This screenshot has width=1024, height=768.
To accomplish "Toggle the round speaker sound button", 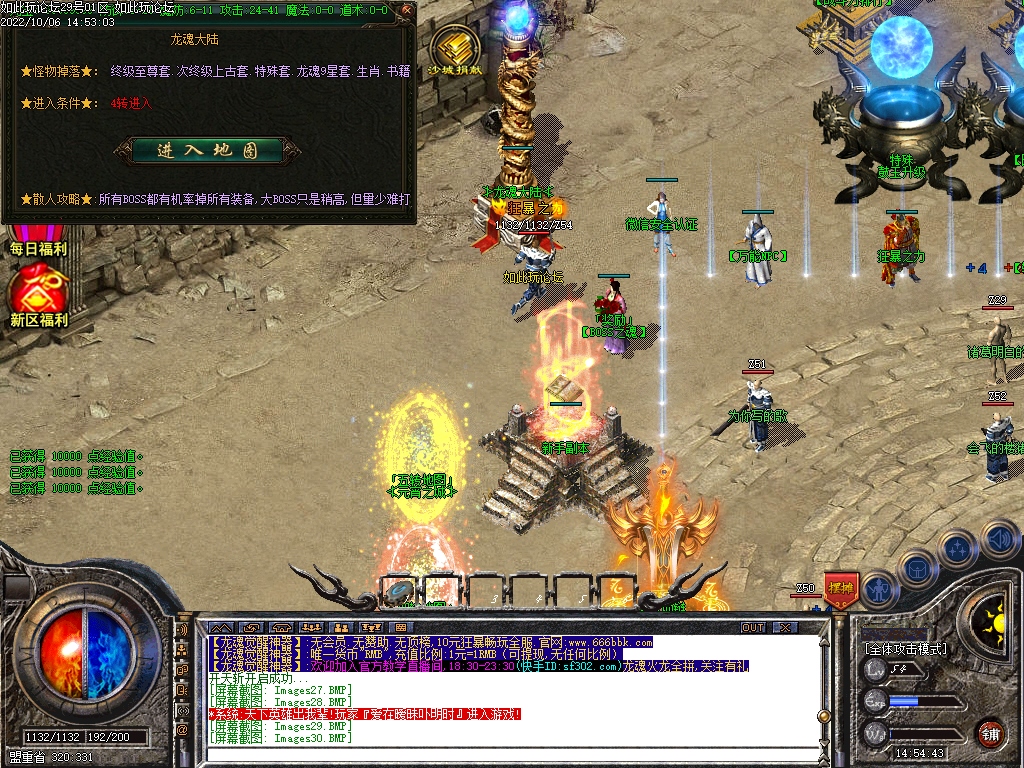I will click(999, 539).
